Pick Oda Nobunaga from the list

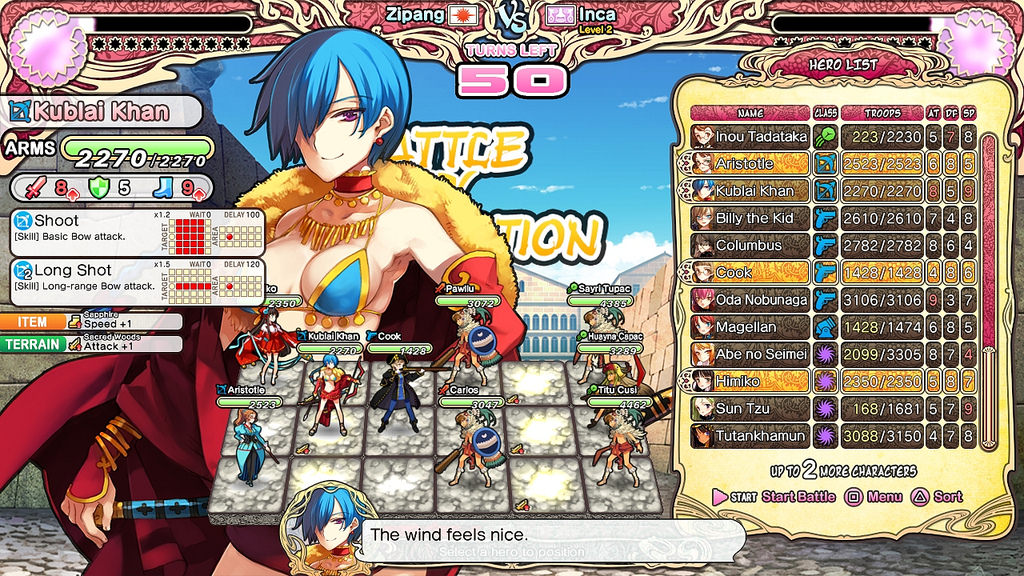(760, 299)
